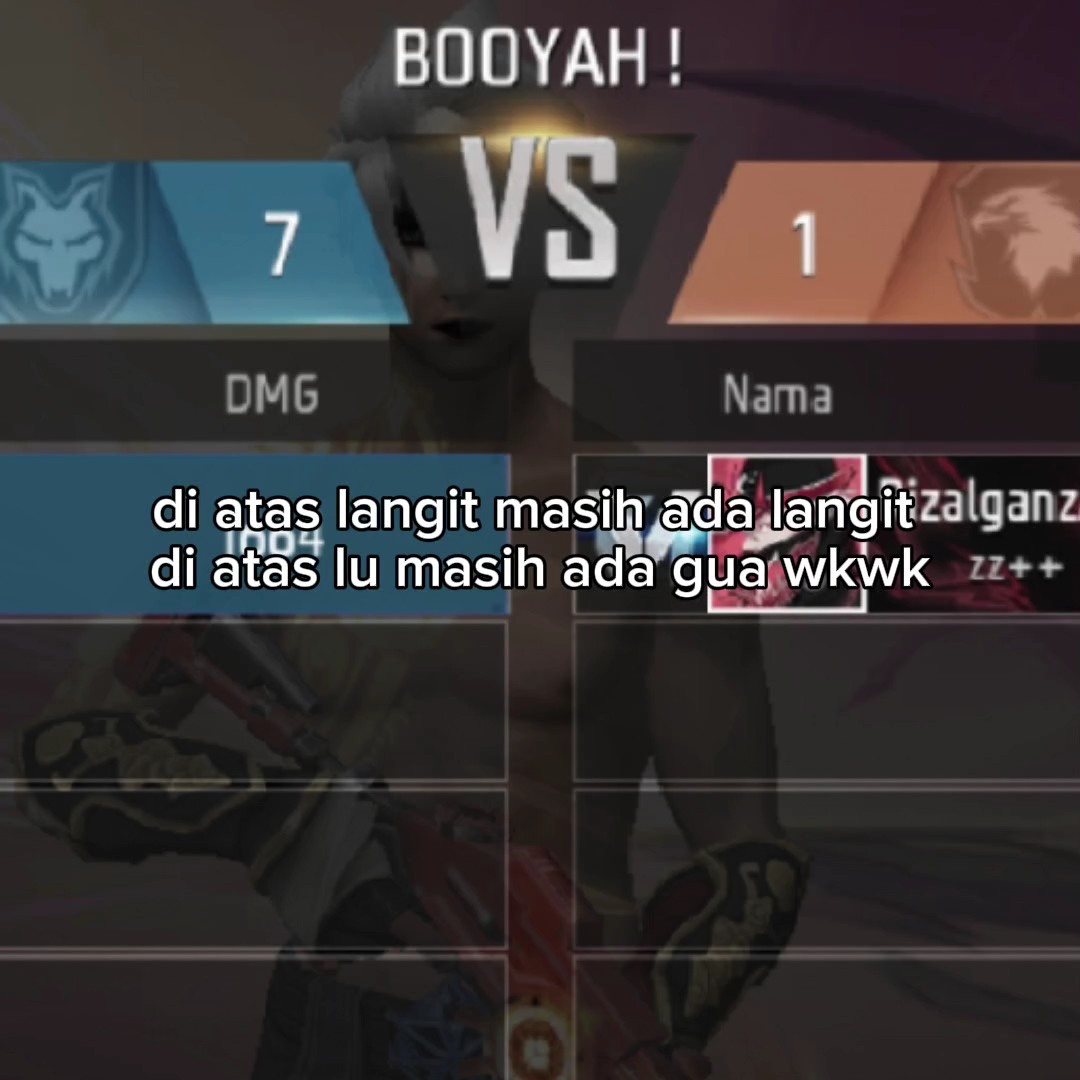Open the red player avatar beside Rizalganz
Screen dimensions: 1080x1080
pos(787,532)
